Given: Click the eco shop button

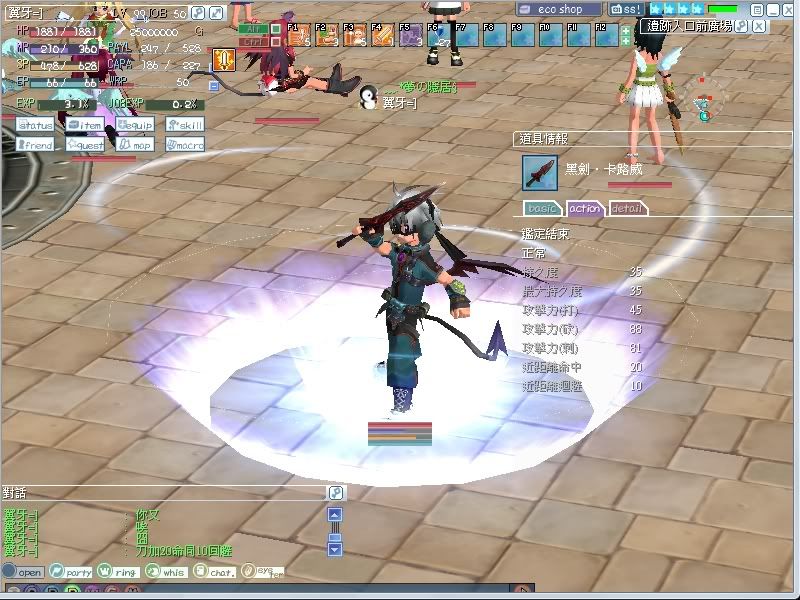Looking at the screenshot, I should coord(559,9).
